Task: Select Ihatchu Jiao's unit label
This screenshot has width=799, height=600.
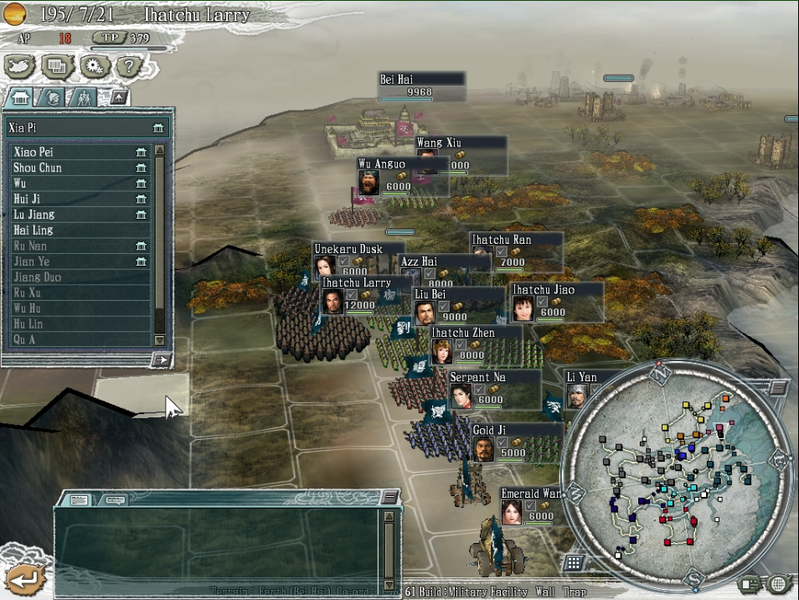Action: [x=556, y=290]
